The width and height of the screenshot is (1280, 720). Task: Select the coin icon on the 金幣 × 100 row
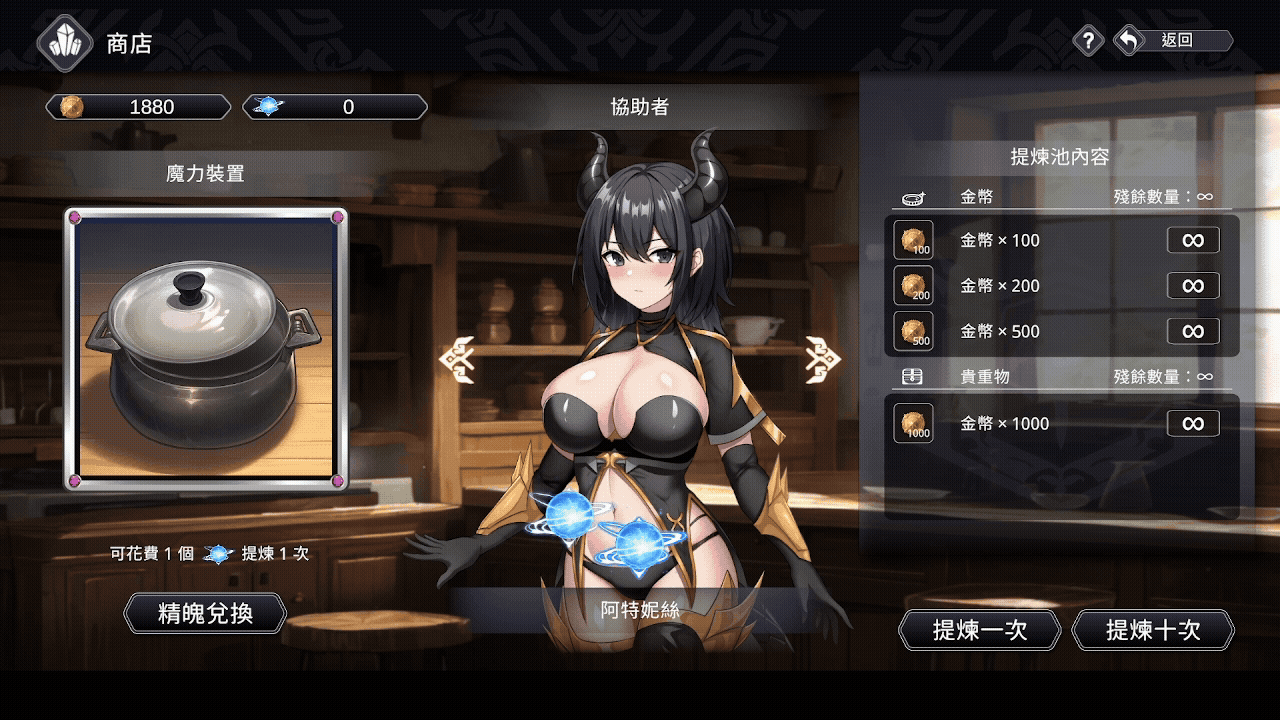pos(912,240)
